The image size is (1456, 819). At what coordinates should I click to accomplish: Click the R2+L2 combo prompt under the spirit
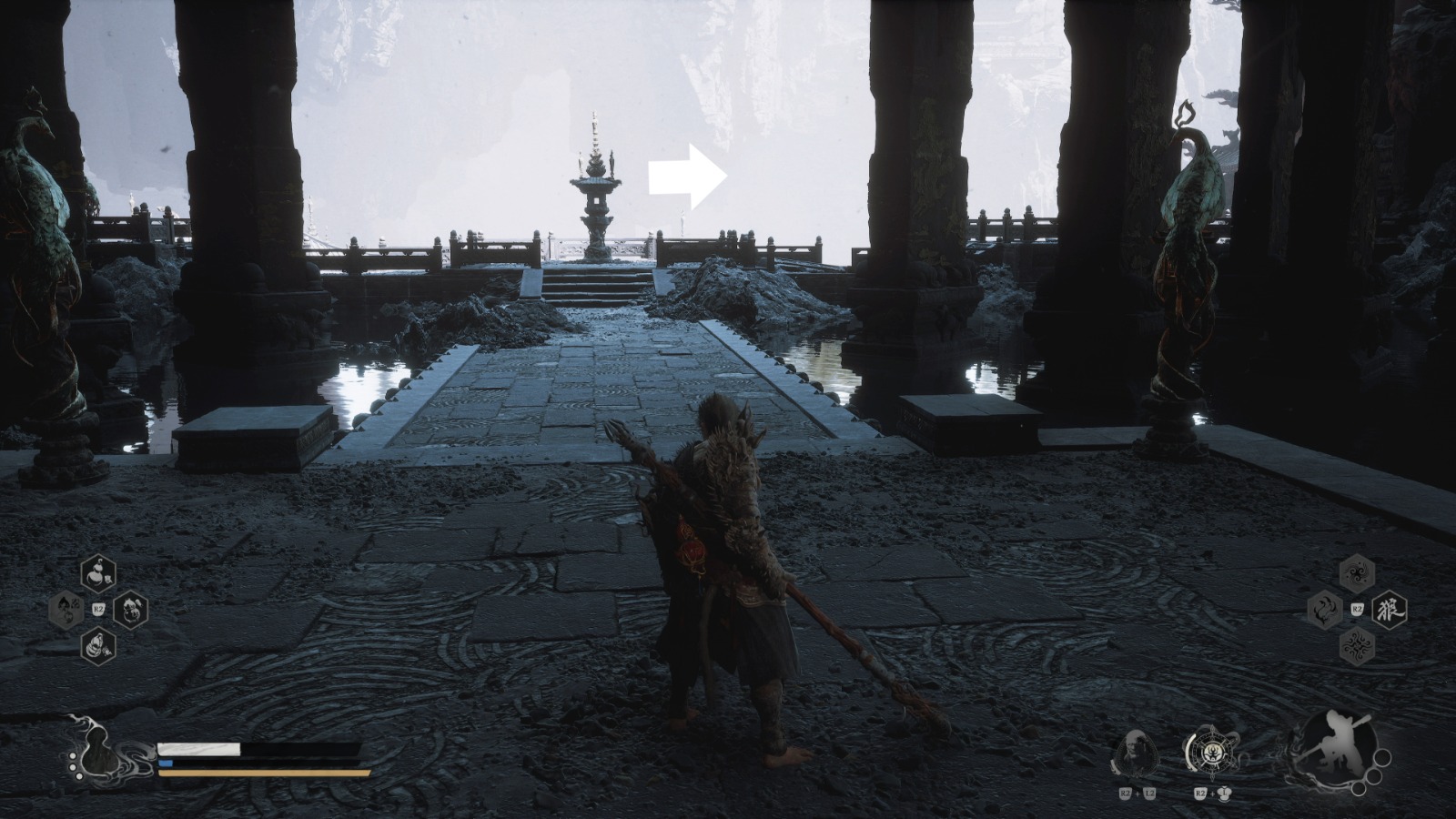tap(1136, 794)
